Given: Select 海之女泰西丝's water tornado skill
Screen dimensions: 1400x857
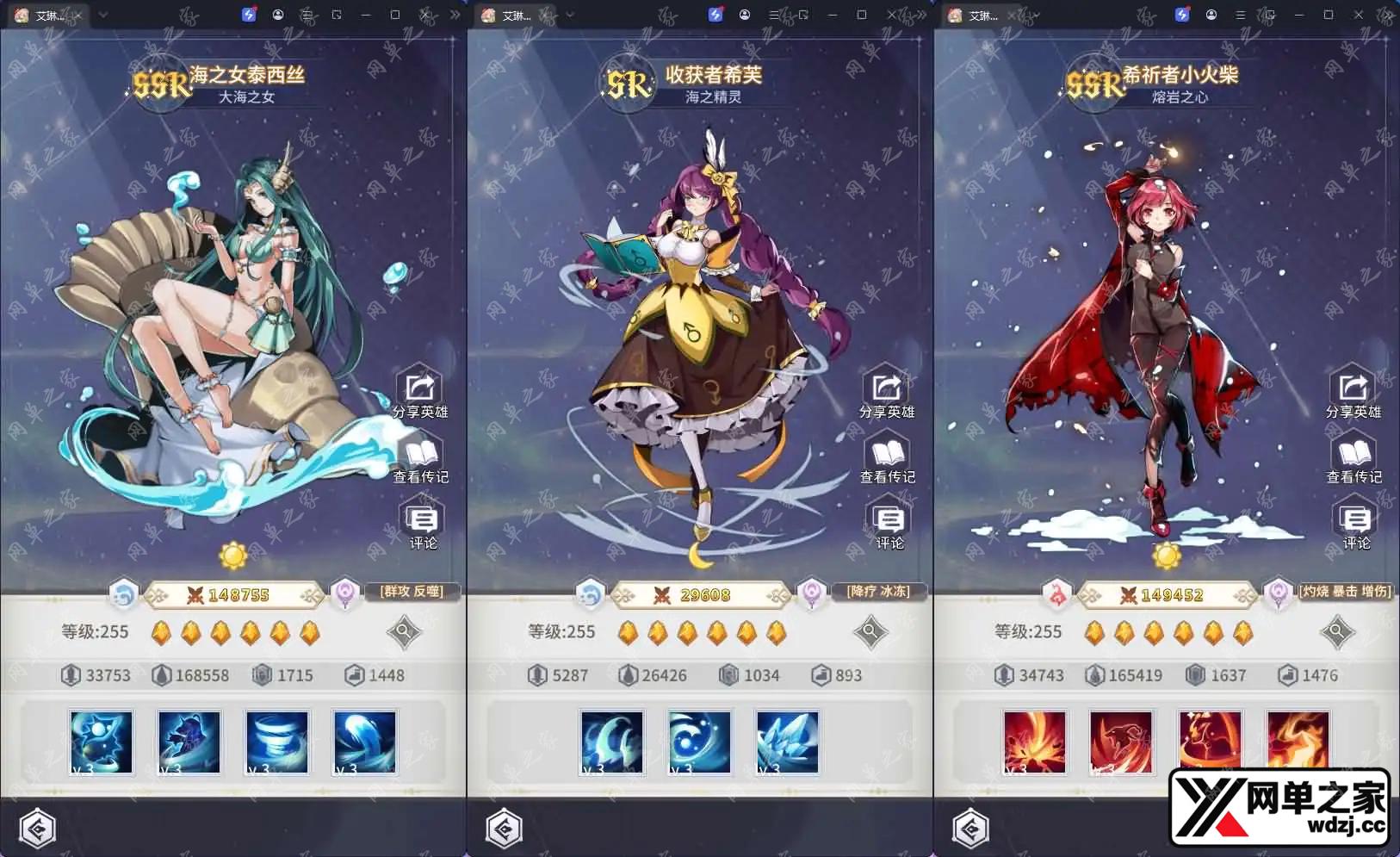Looking at the screenshot, I should [x=277, y=742].
